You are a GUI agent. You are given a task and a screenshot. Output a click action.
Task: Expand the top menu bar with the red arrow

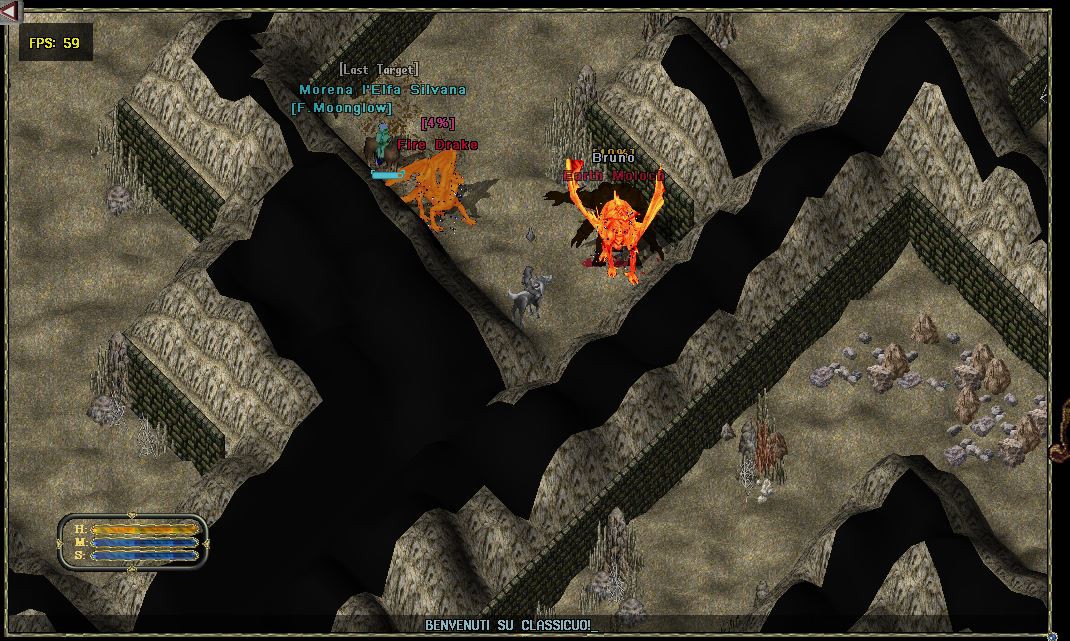11,11
